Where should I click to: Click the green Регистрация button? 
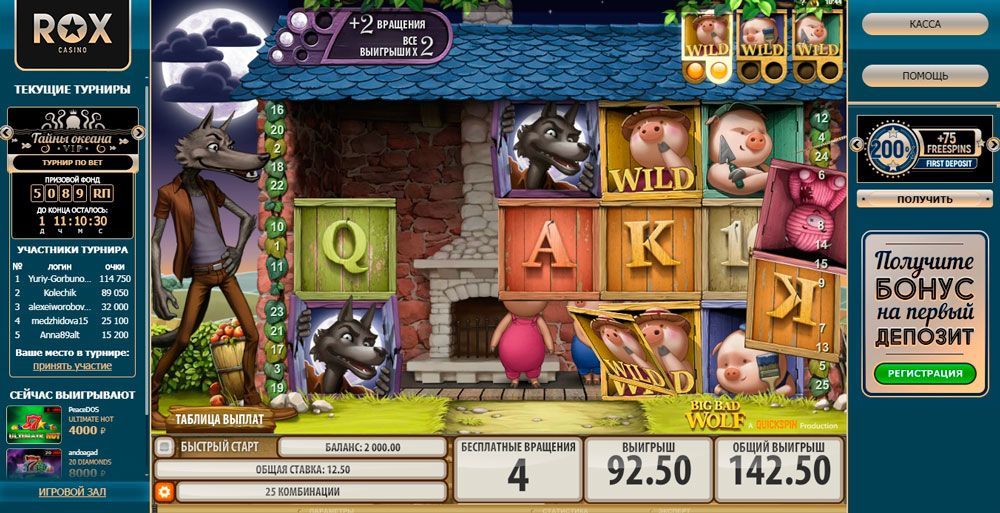tap(924, 374)
